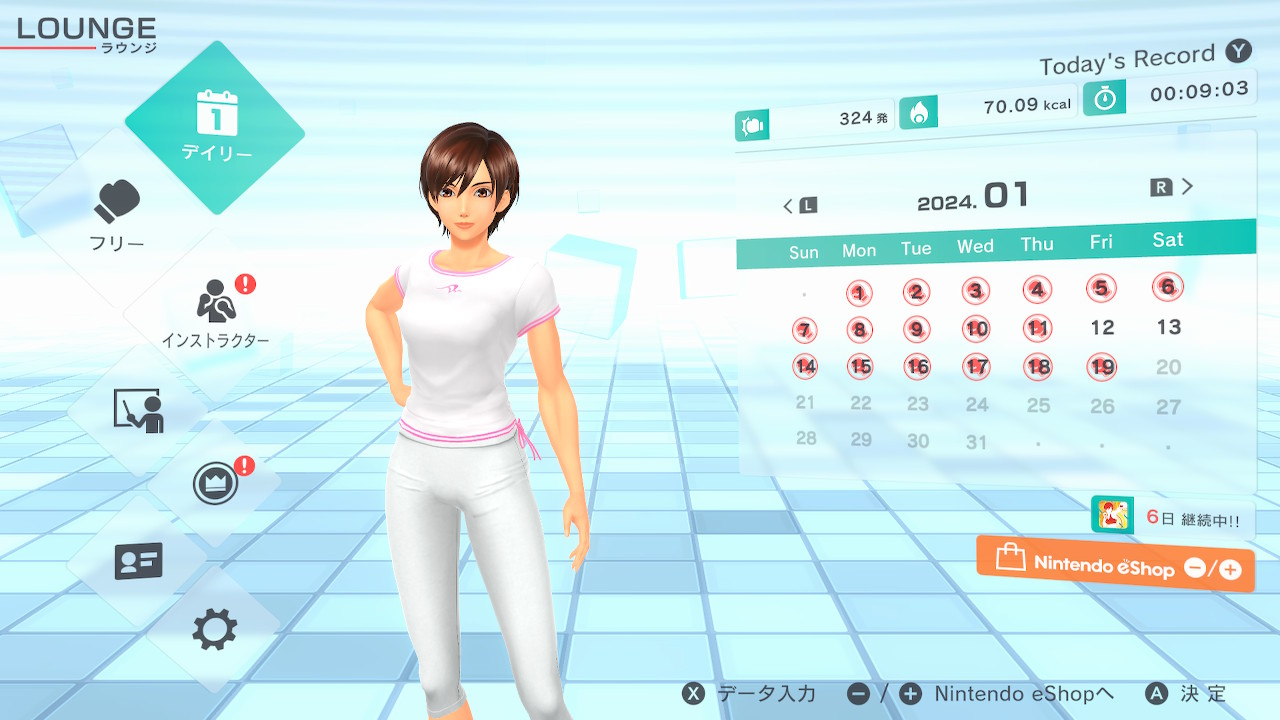Select January 1 on the calendar
The height and width of the screenshot is (720, 1280).
pyautogui.click(x=859, y=293)
